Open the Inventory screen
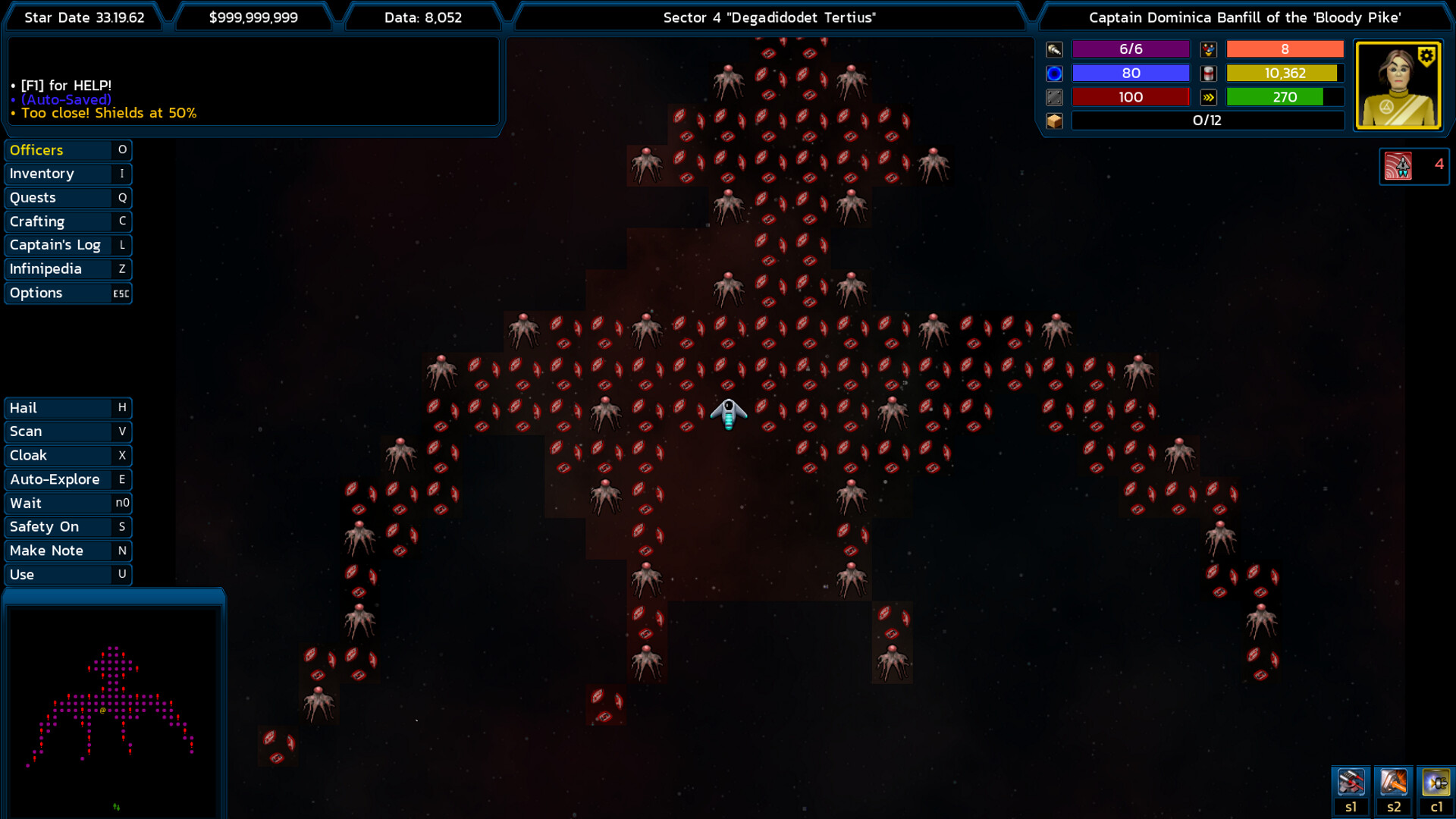 tap(67, 174)
